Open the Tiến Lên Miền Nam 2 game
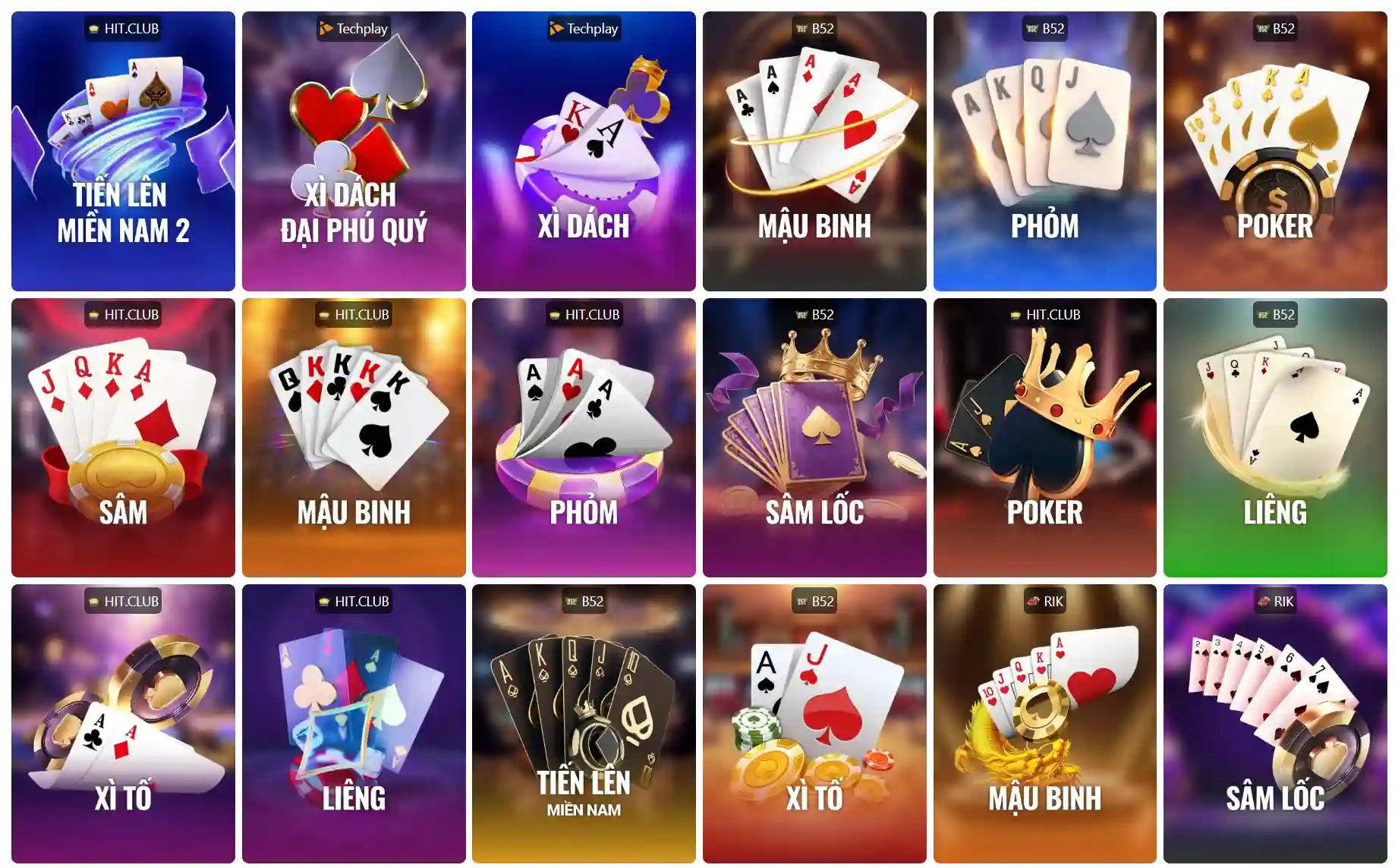The width and height of the screenshot is (1395, 868). pyautogui.click(x=123, y=151)
